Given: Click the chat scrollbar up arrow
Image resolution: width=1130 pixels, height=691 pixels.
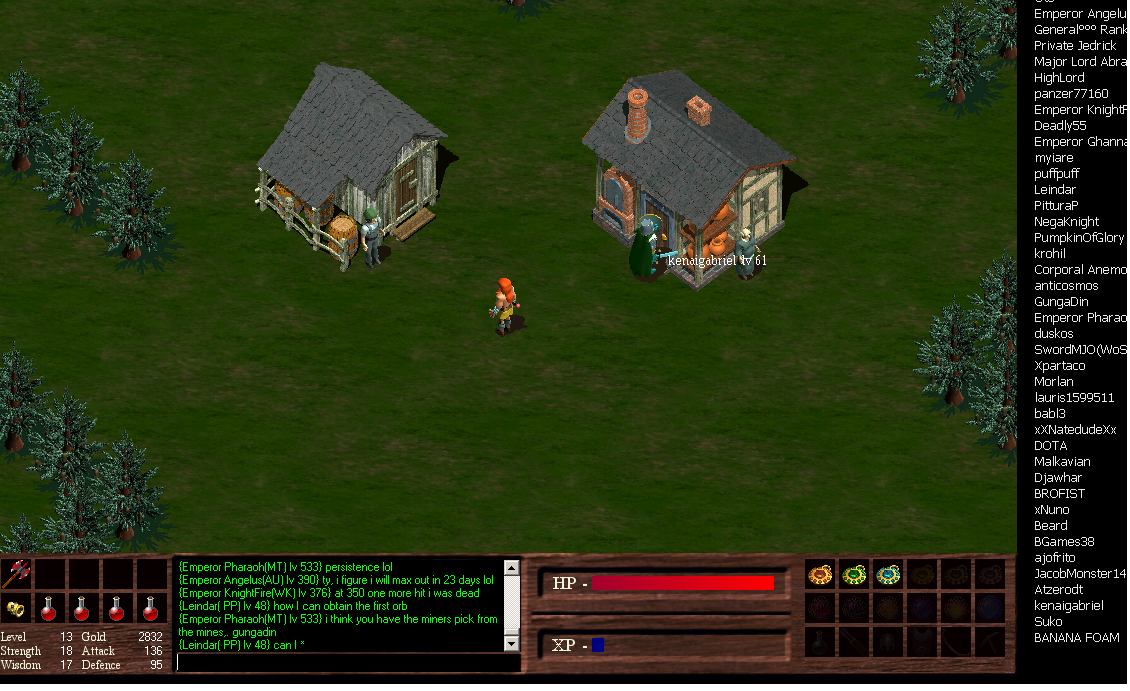Looking at the screenshot, I should pyautogui.click(x=512, y=568).
